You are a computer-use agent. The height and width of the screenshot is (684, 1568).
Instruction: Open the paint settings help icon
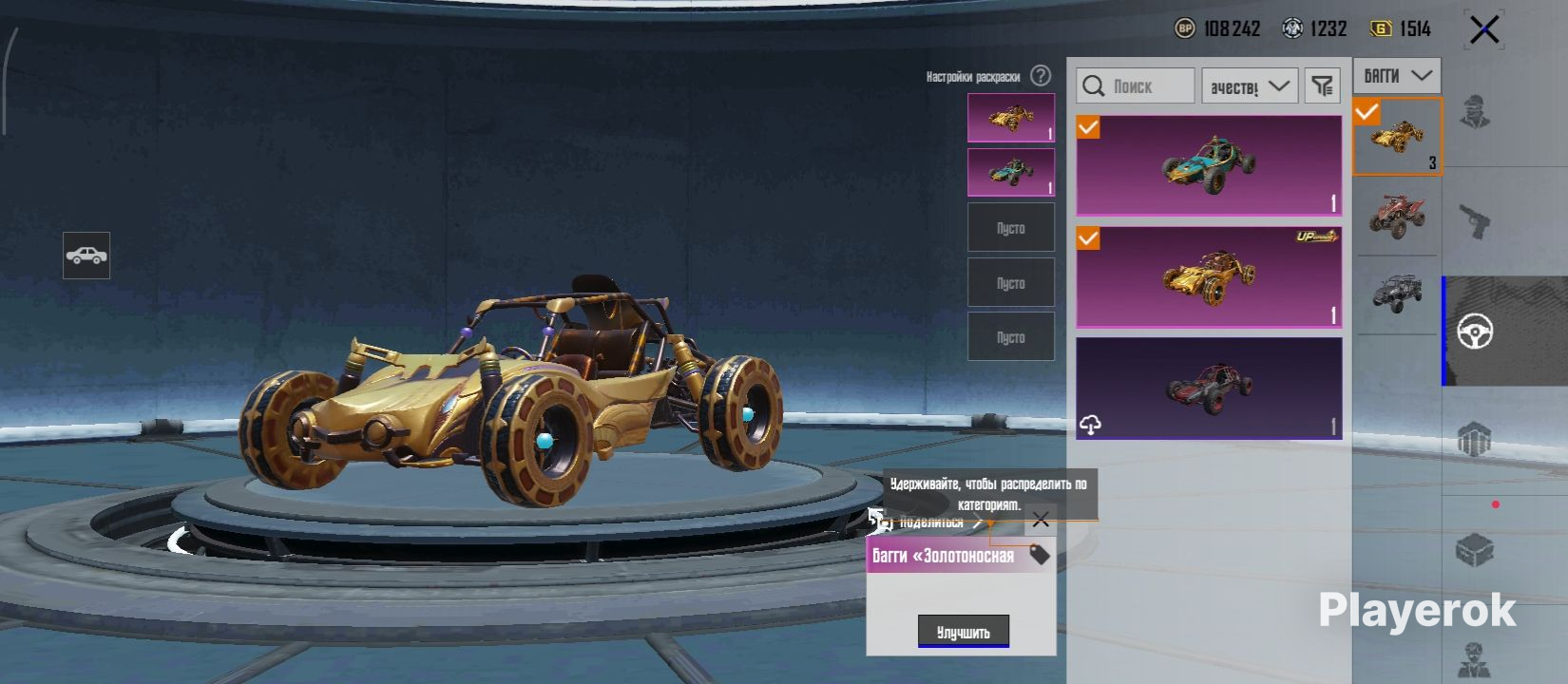click(1042, 76)
